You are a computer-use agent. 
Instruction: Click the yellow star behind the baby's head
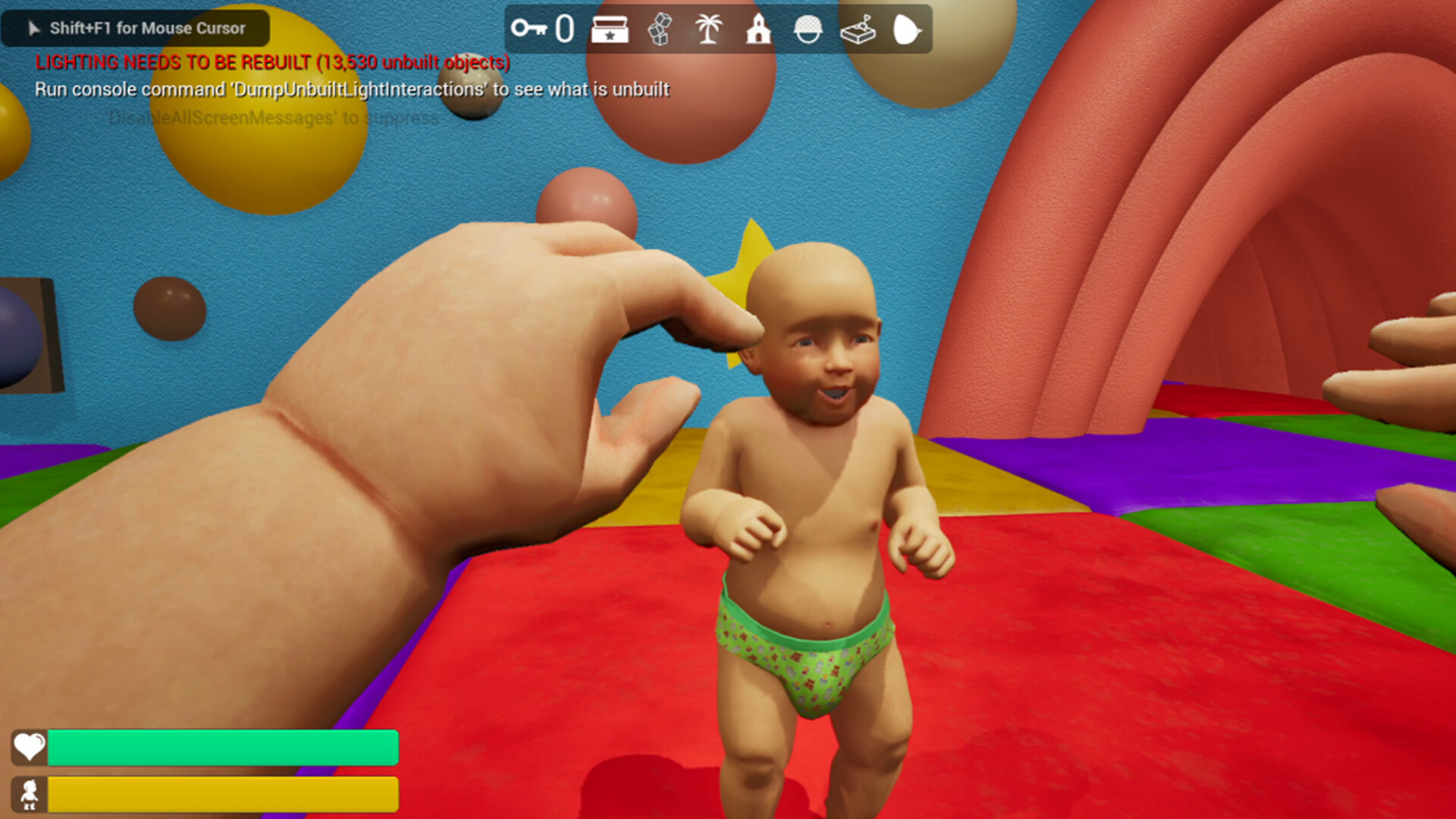coord(739,265)
